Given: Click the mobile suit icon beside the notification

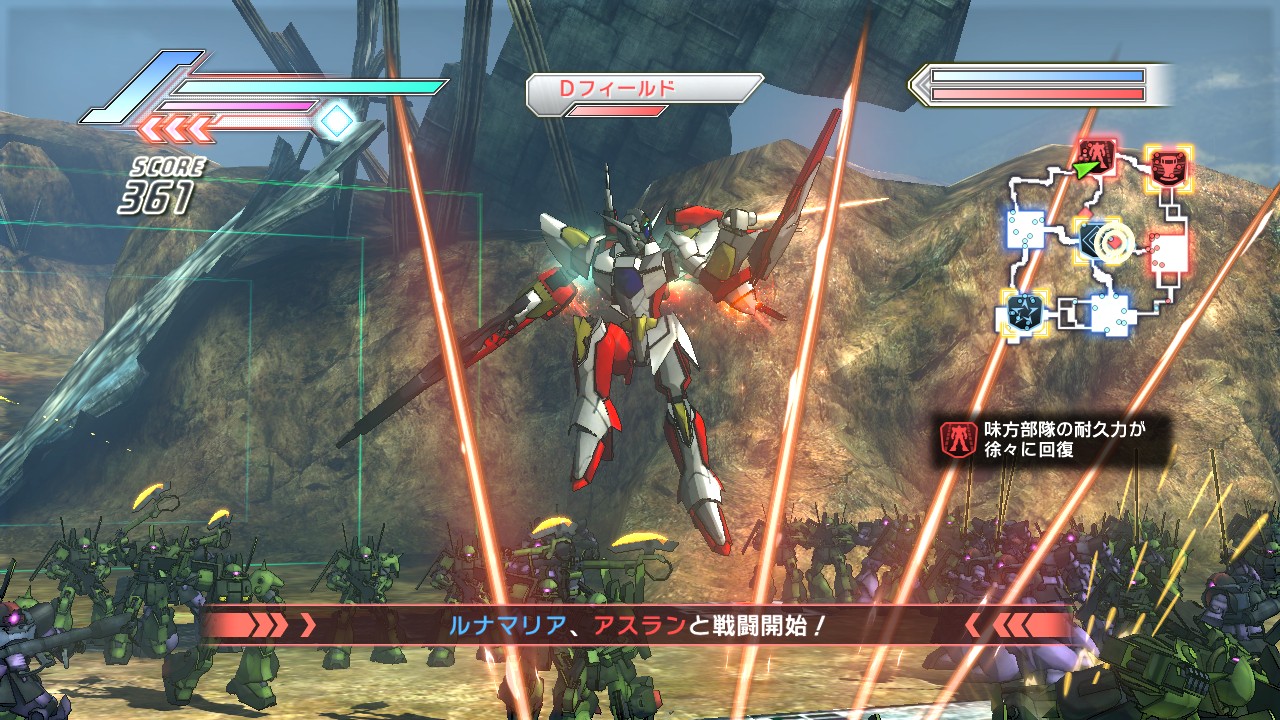Looking at the screenshot, I should [959, 440].
